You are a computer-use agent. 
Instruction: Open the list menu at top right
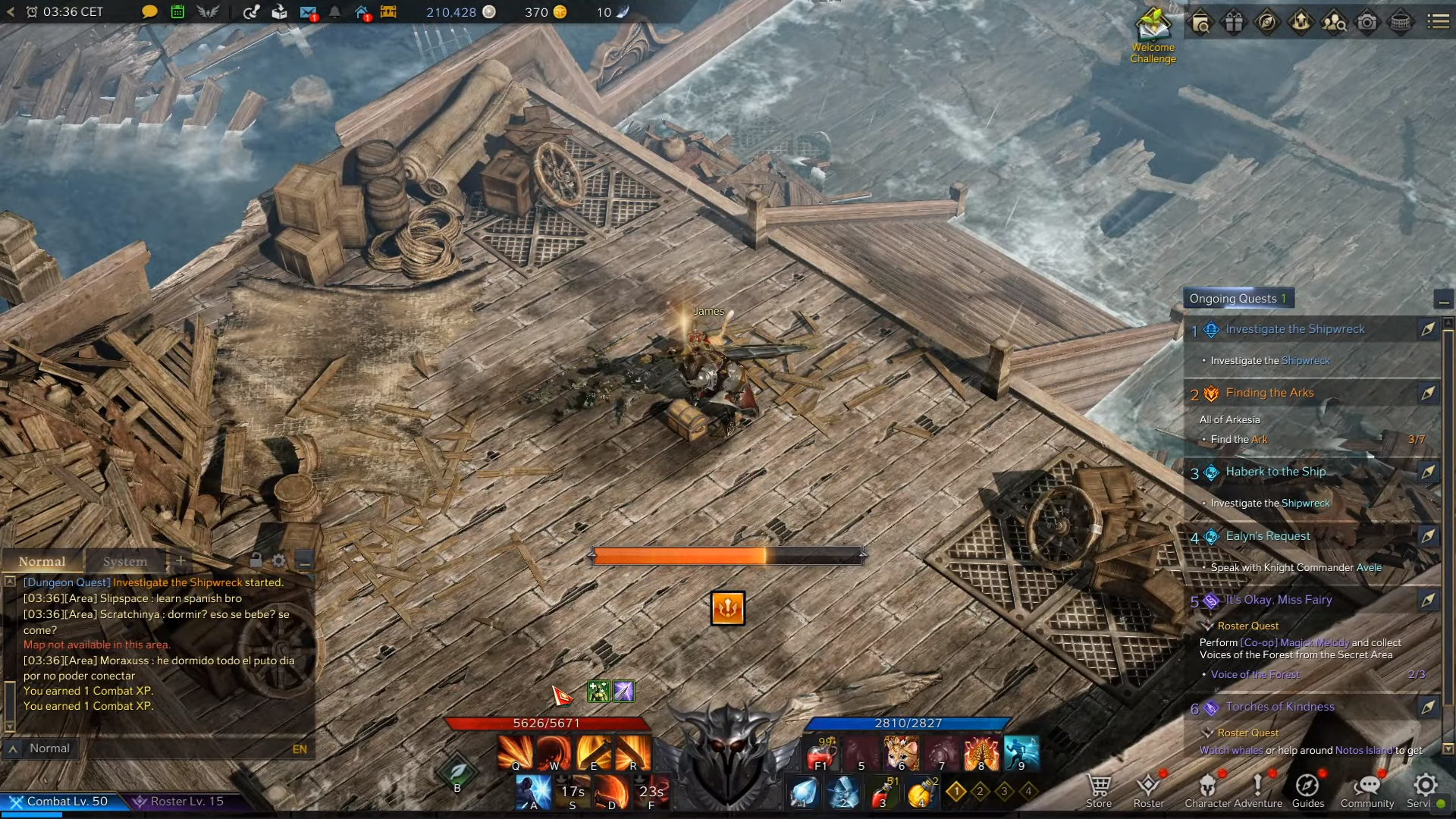tap(1438, 22)
